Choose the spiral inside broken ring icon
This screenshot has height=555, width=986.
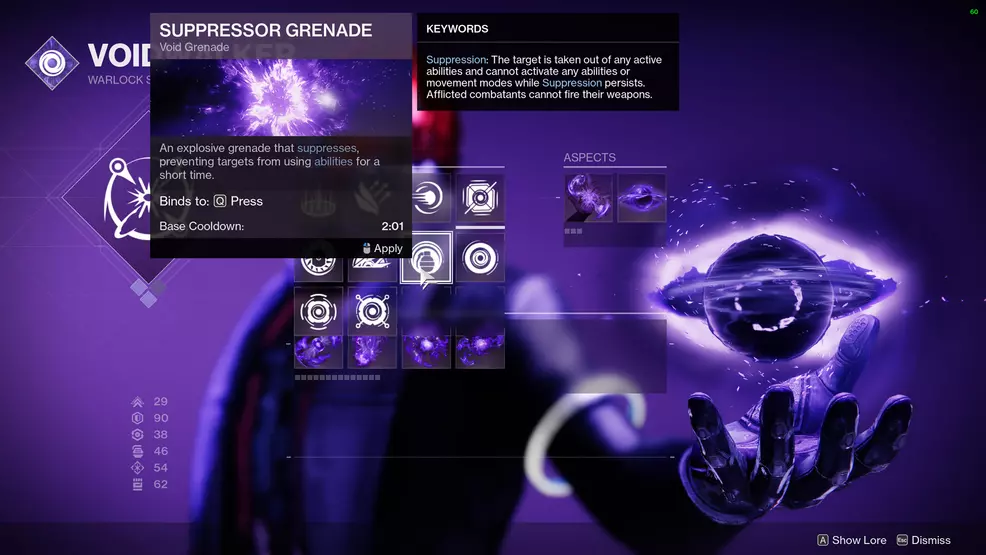(319, 311)
